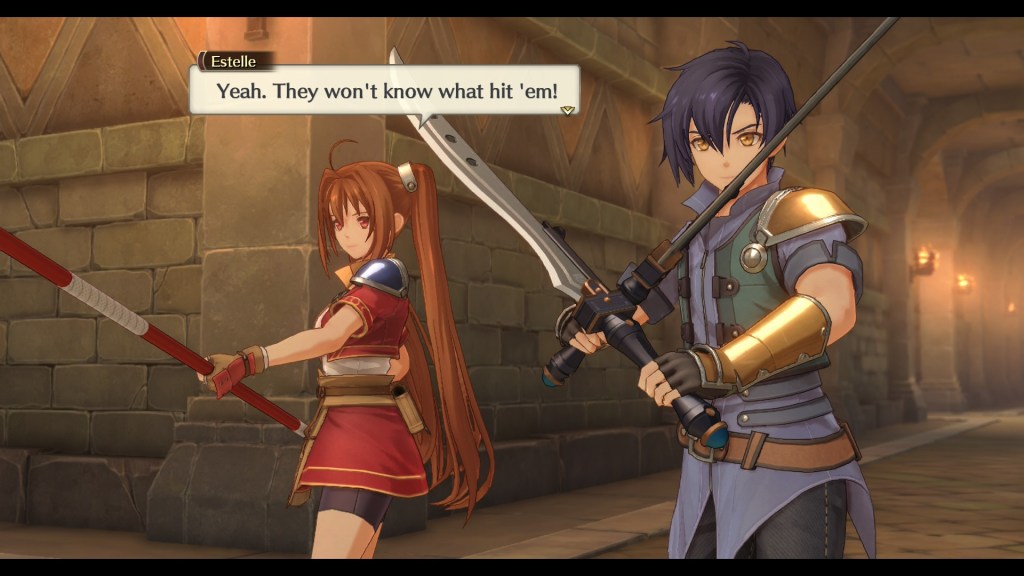The height and width of the screenshot is (576, 1024).
Task: Advance dialogue using the yellow arrow indicator
Action: (567, 109)
